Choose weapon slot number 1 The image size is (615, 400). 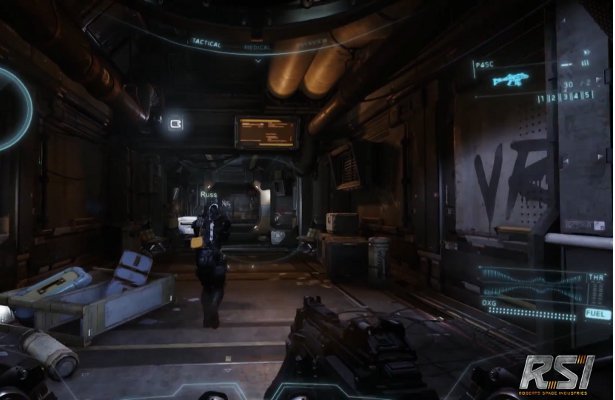[x=543, y=97]
